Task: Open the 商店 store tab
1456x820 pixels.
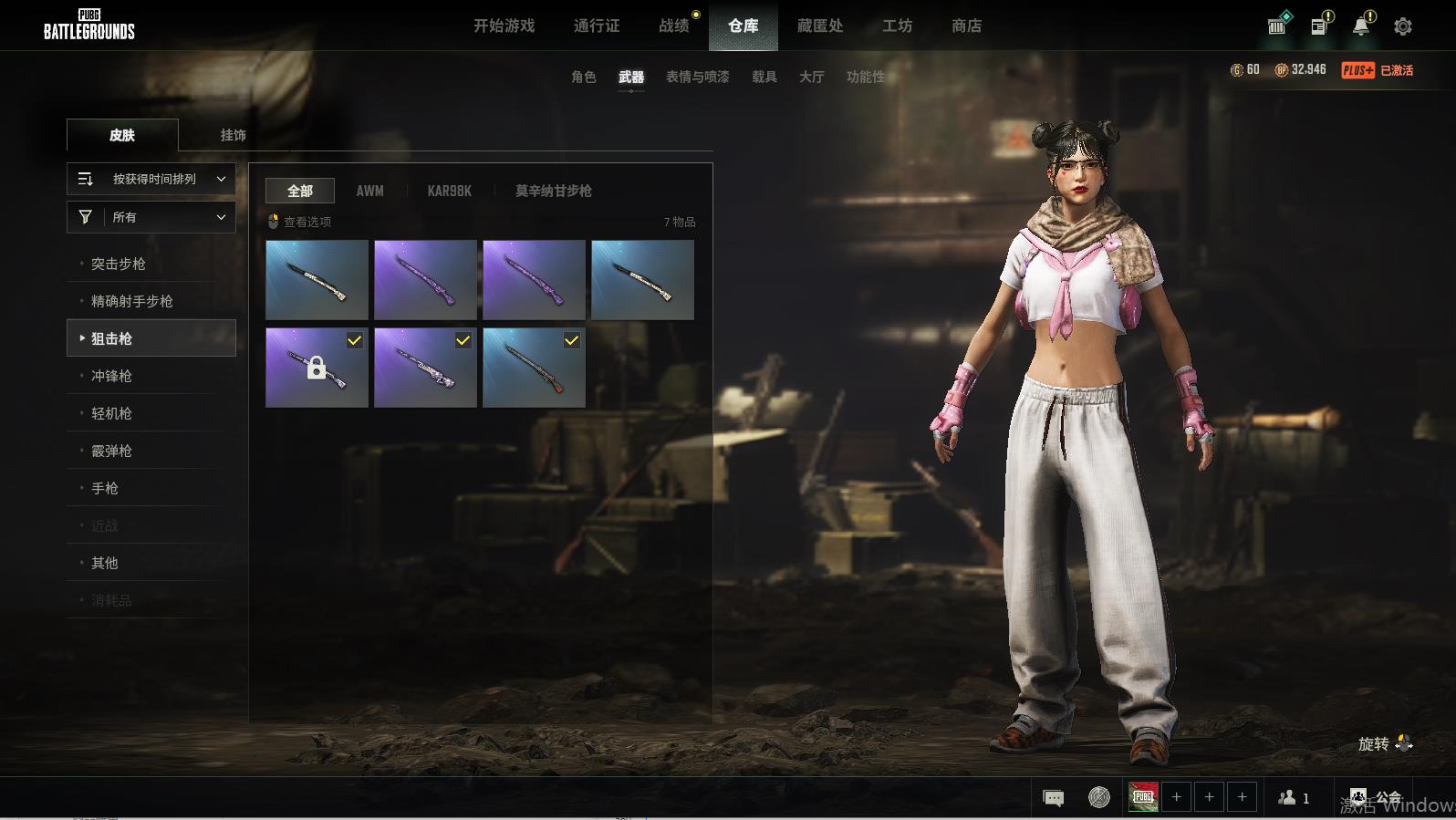Action: (x=966, y=26)
